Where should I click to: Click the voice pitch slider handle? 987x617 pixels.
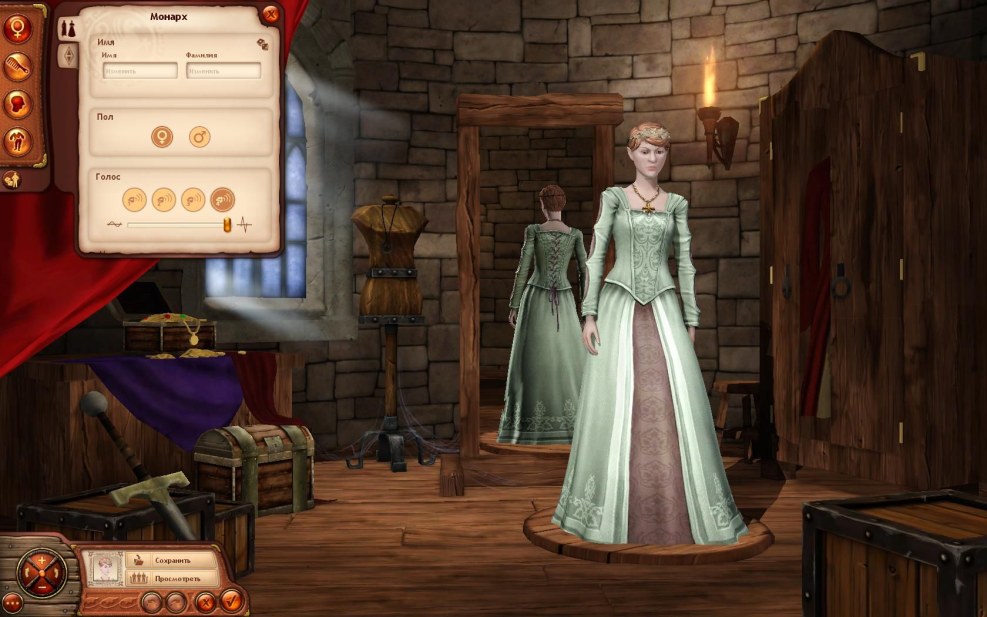(228, 225)
